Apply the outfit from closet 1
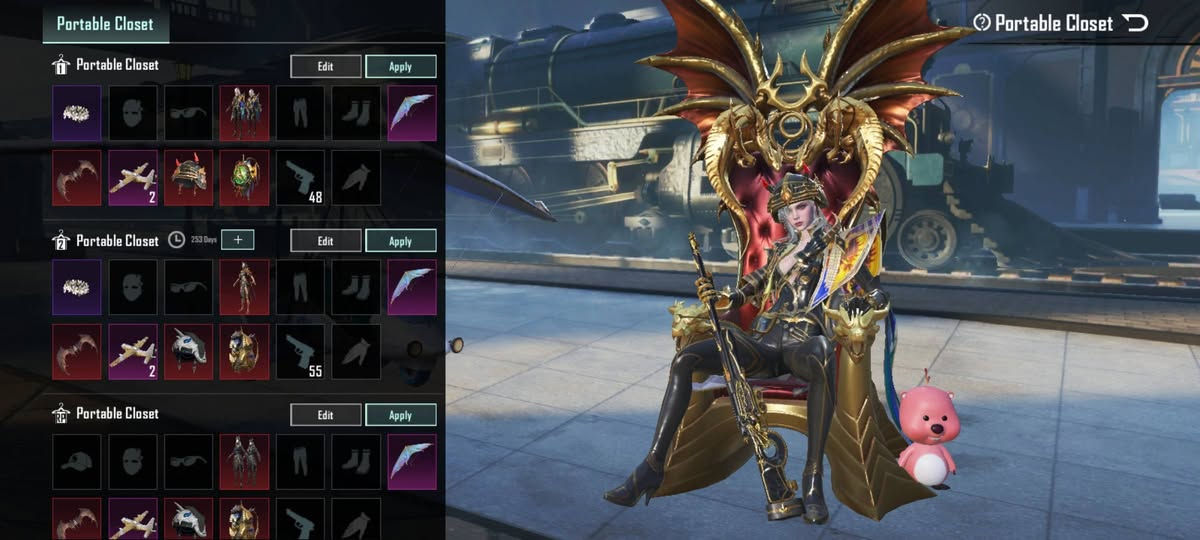 pyautogui.click(x=400, y=67)
